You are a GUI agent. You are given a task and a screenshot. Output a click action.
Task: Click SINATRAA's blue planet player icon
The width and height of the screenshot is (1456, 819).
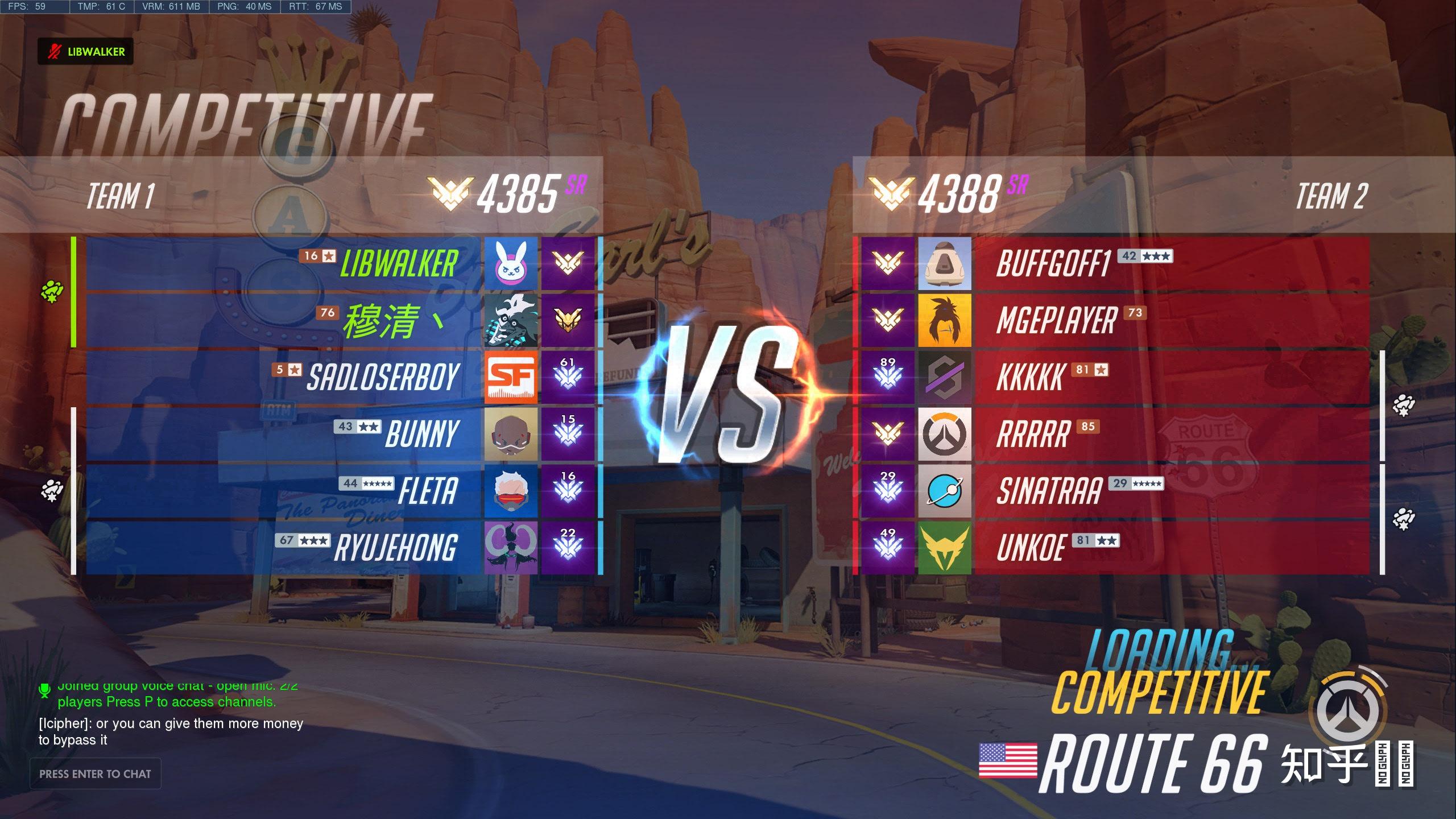[x=945, y=491]
